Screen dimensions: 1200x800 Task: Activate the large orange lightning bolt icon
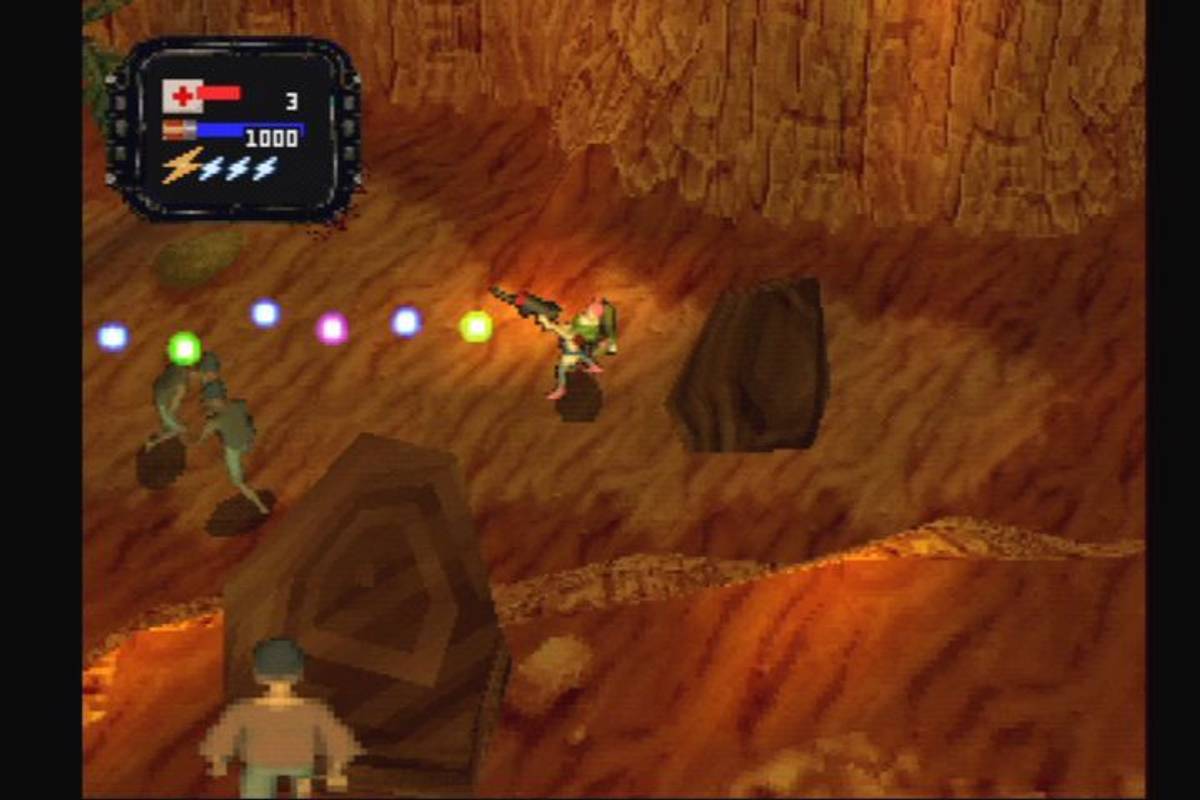point(181,166)
